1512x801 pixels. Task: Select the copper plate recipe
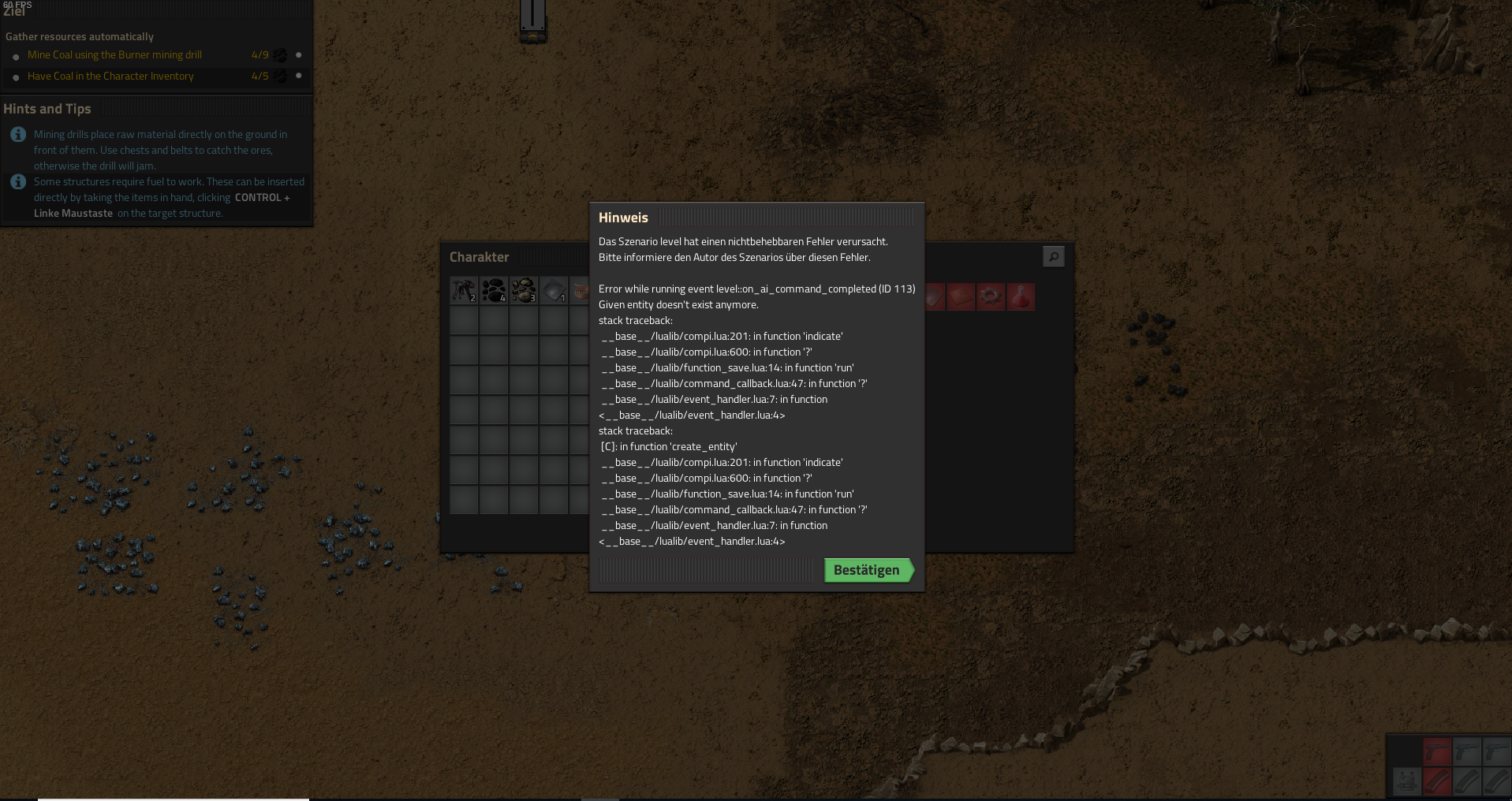coord(961,297)
